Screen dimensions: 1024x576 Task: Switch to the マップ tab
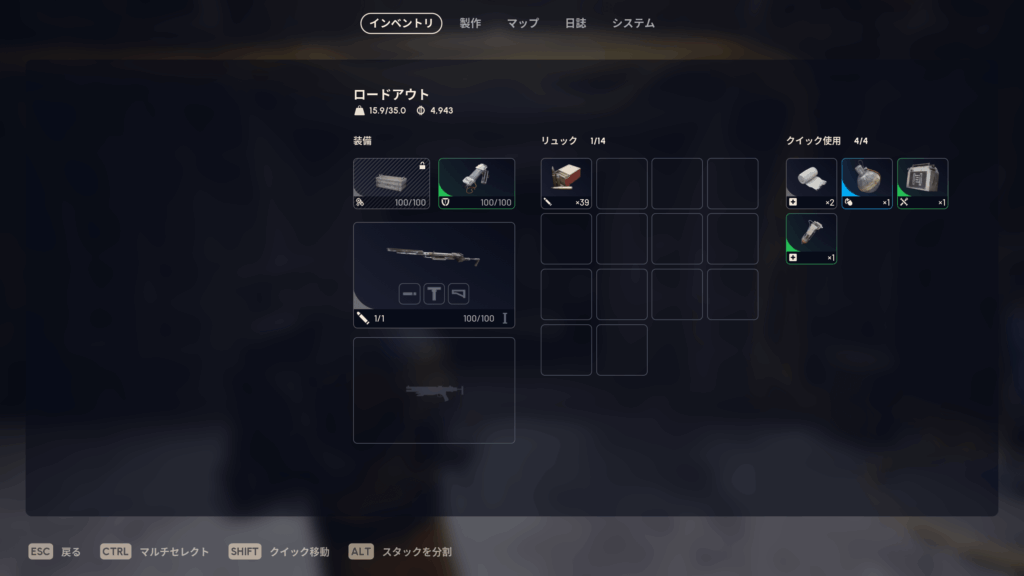[x=522, y=23]
